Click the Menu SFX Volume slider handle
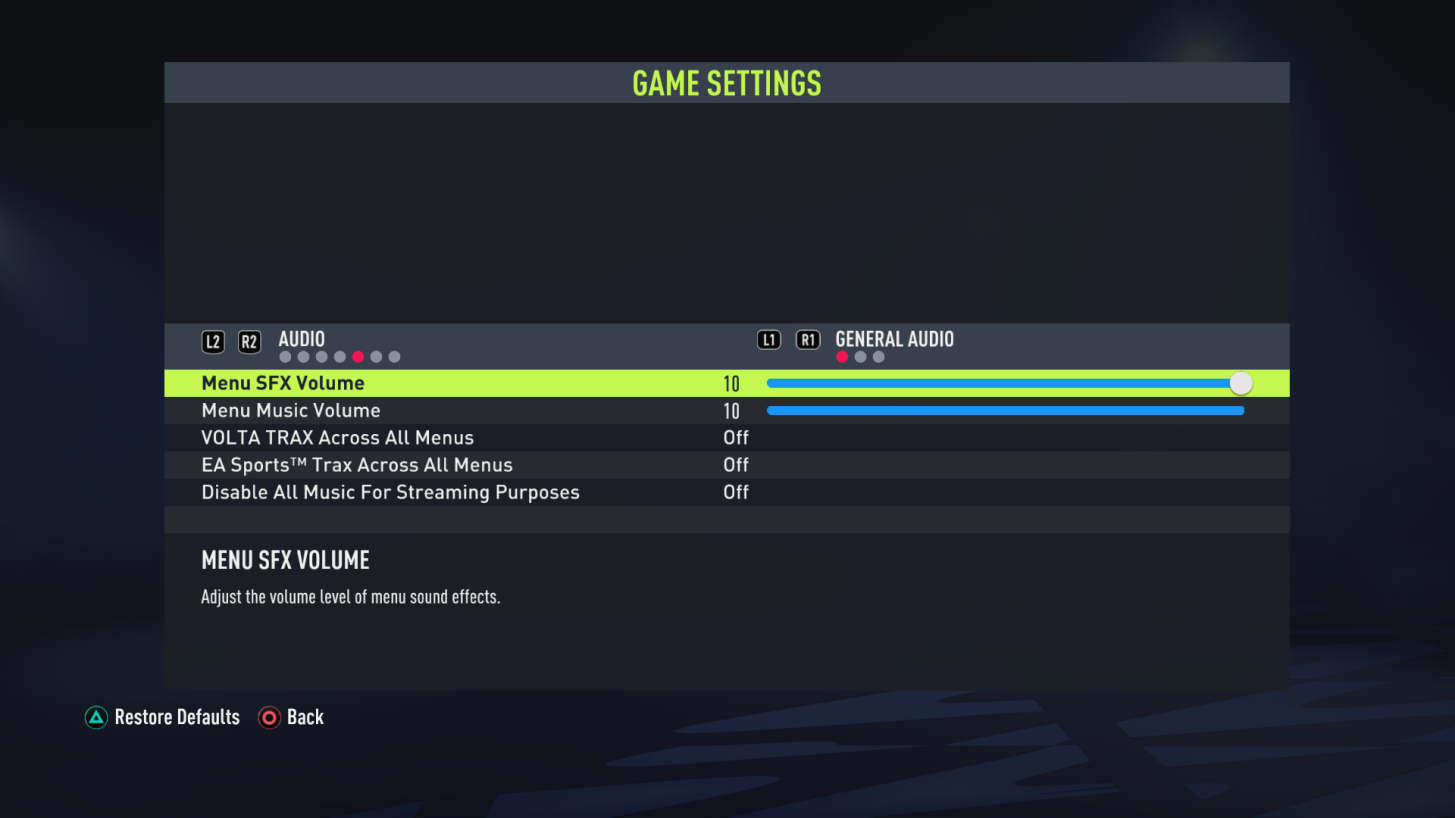Image resolution: width=1455 pixels, height=818 pixels. [x=1241, y=382]
